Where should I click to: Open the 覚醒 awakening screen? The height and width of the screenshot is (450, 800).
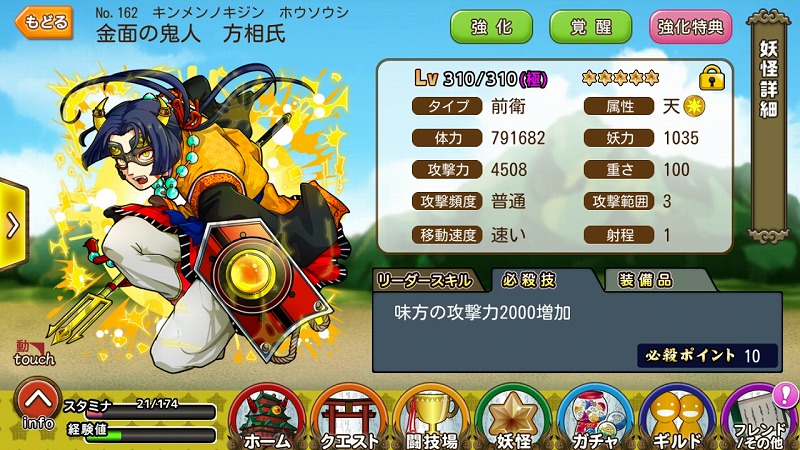tap(590, 27)
